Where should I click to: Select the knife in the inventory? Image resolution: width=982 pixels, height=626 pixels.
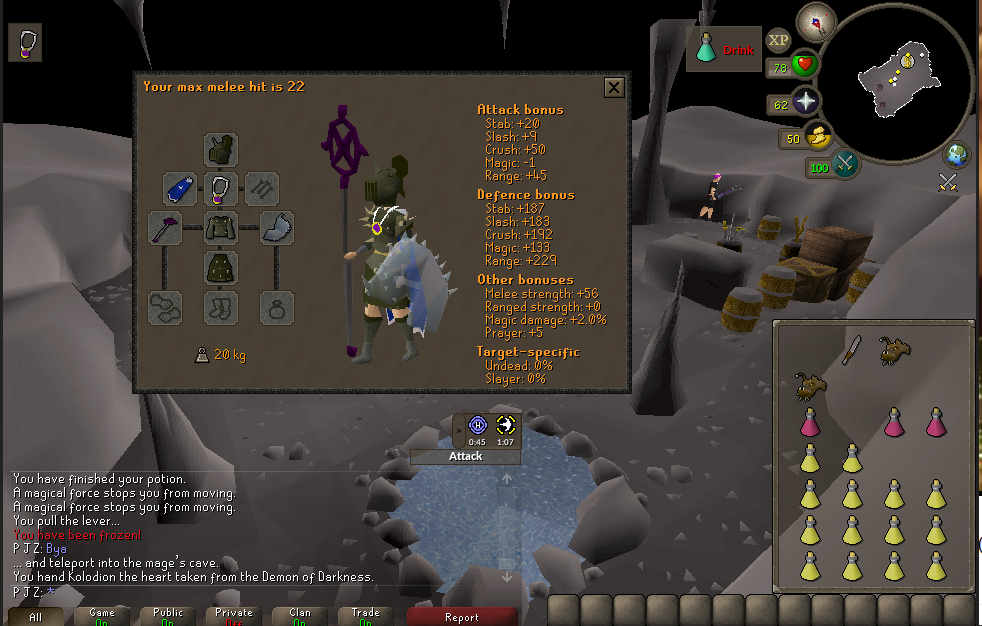click(x=852, y=349)
